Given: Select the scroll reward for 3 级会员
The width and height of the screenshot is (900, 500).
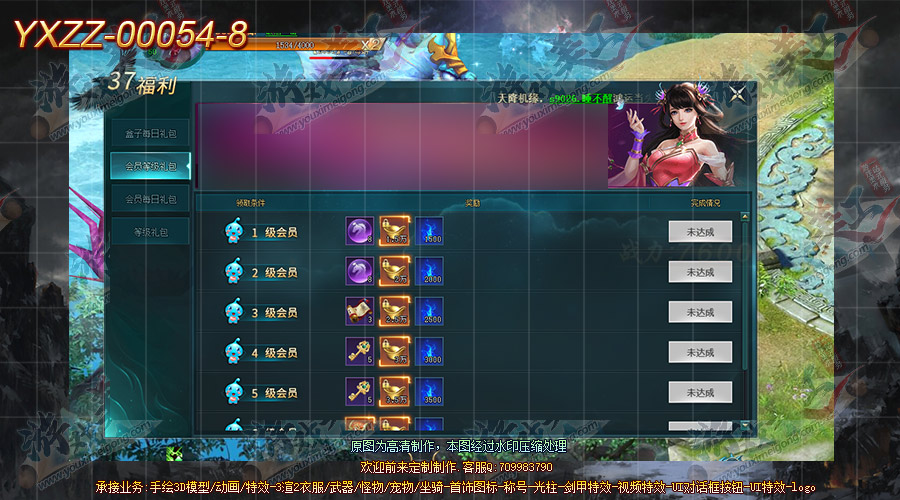Looking at the screenshot, I should [x=359, y=311].
